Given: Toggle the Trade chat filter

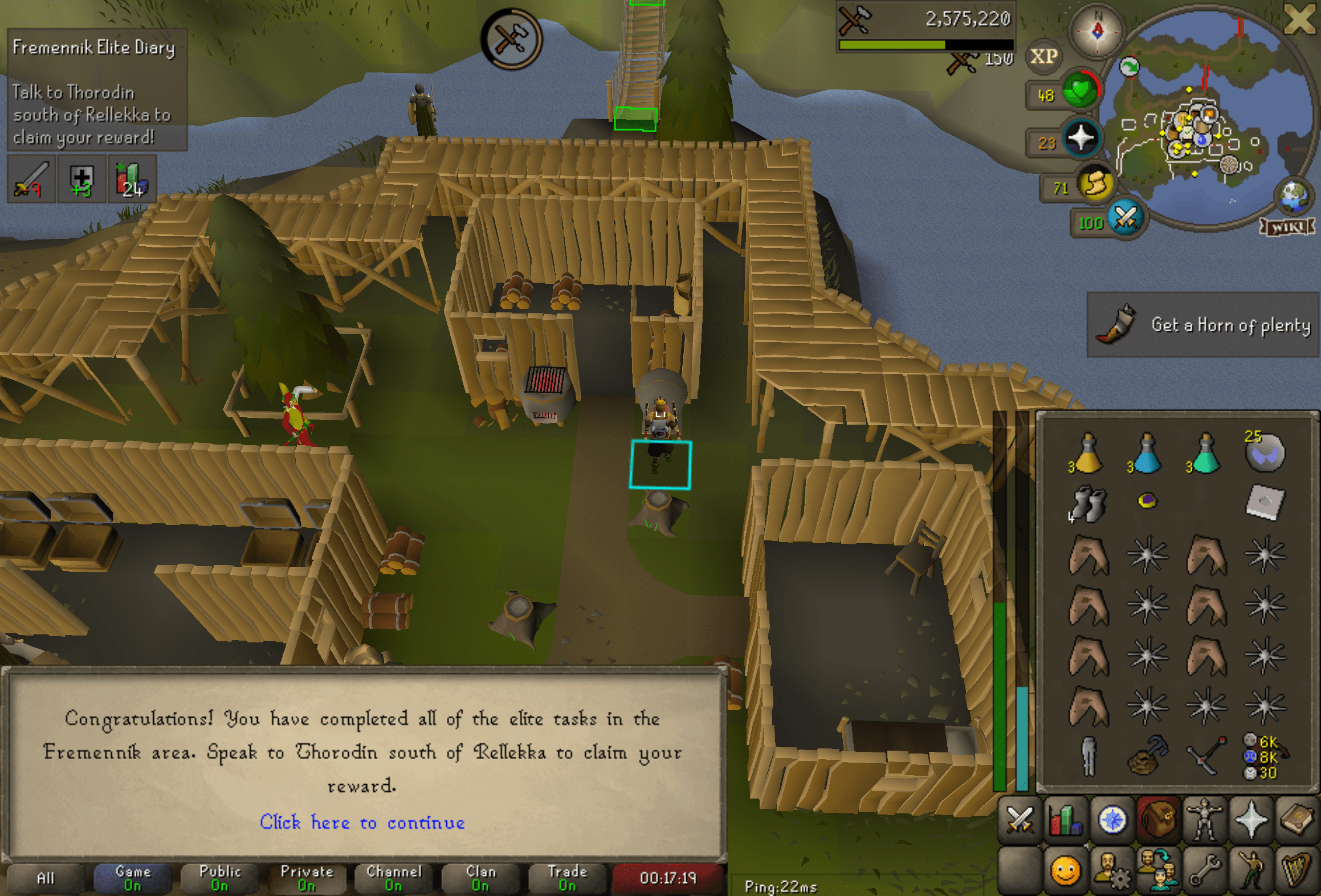Looking at the screenshot, I should coord(568,878).
